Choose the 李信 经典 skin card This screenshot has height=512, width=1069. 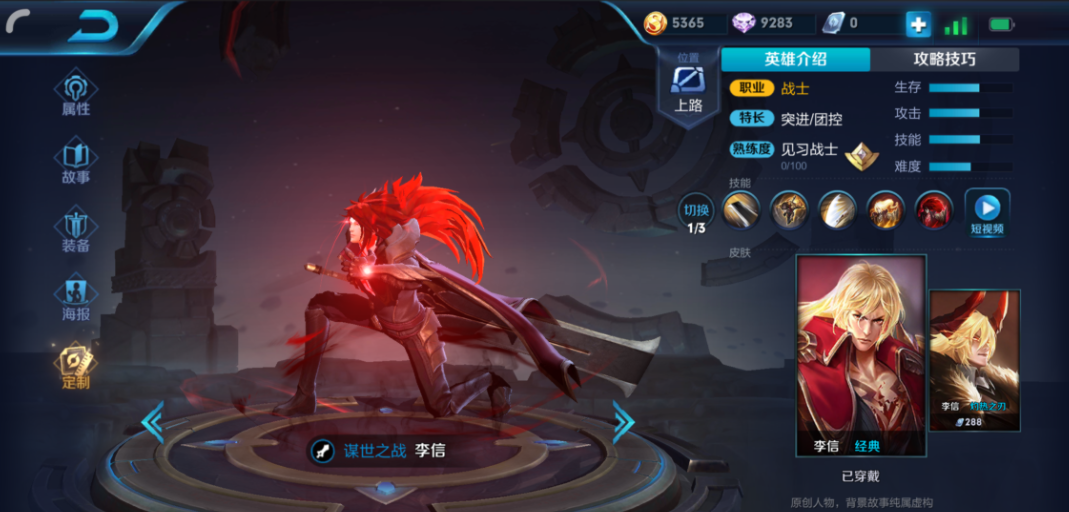860,355
